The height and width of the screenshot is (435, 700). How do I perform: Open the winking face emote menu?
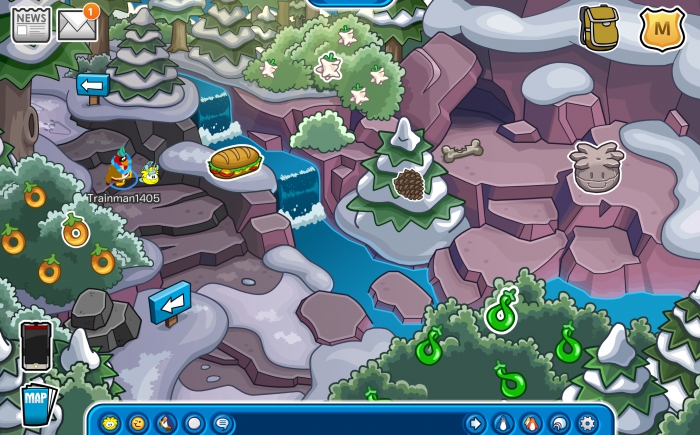138,423
